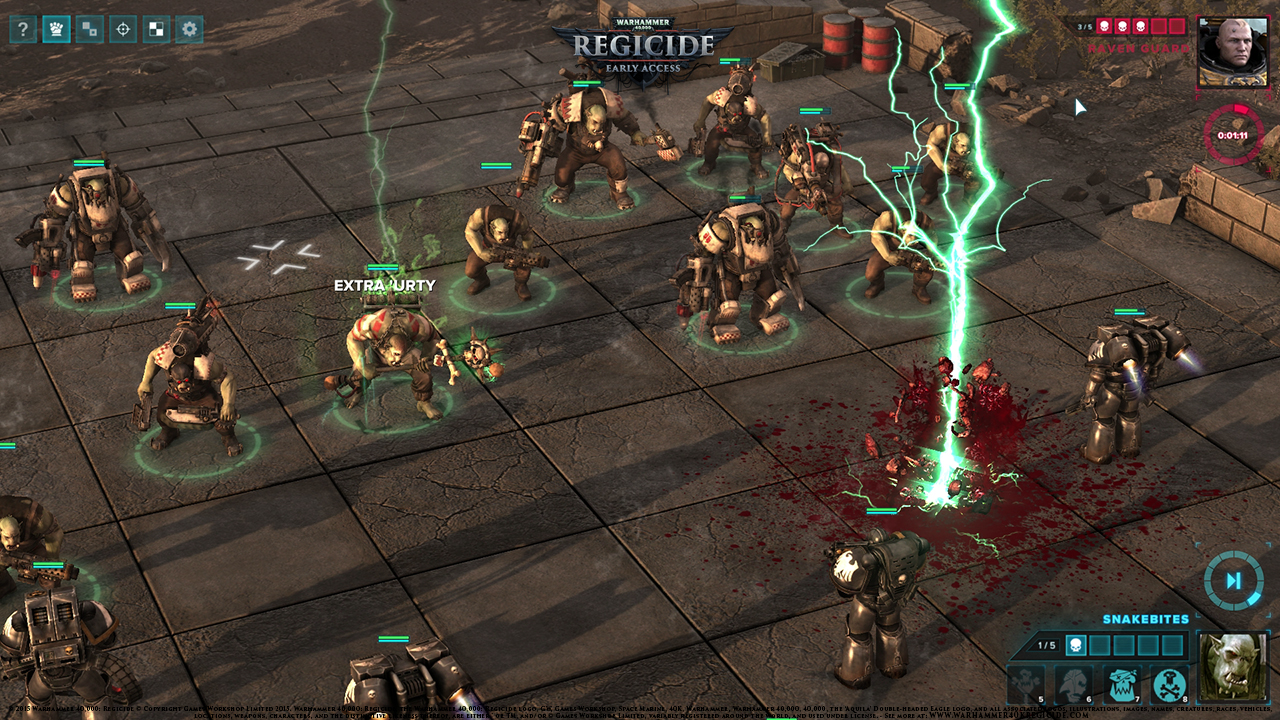Use the skull and crossbones ability 8

(x=1168, y=684)
